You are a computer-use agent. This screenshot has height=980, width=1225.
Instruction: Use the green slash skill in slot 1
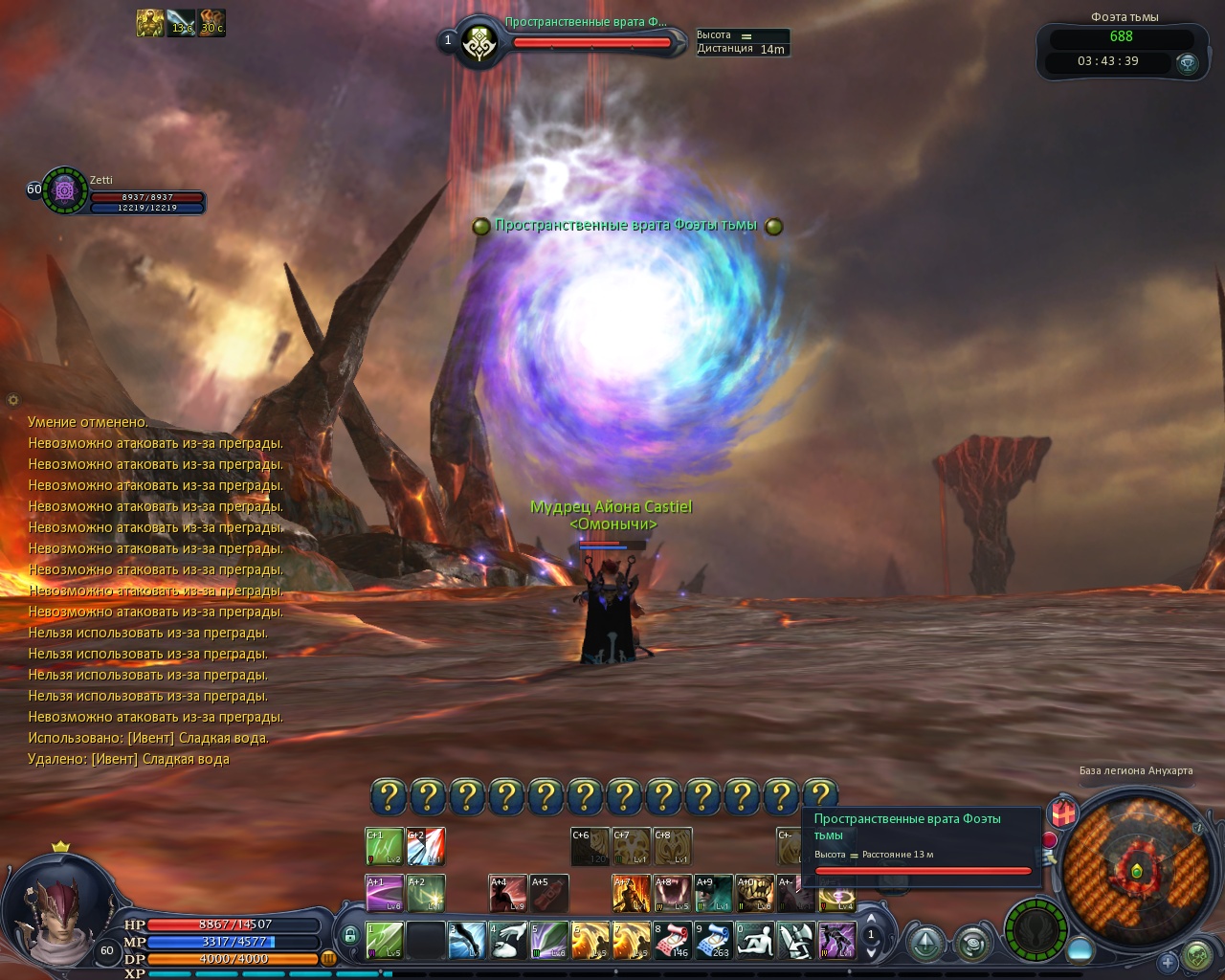click(384, 940)
